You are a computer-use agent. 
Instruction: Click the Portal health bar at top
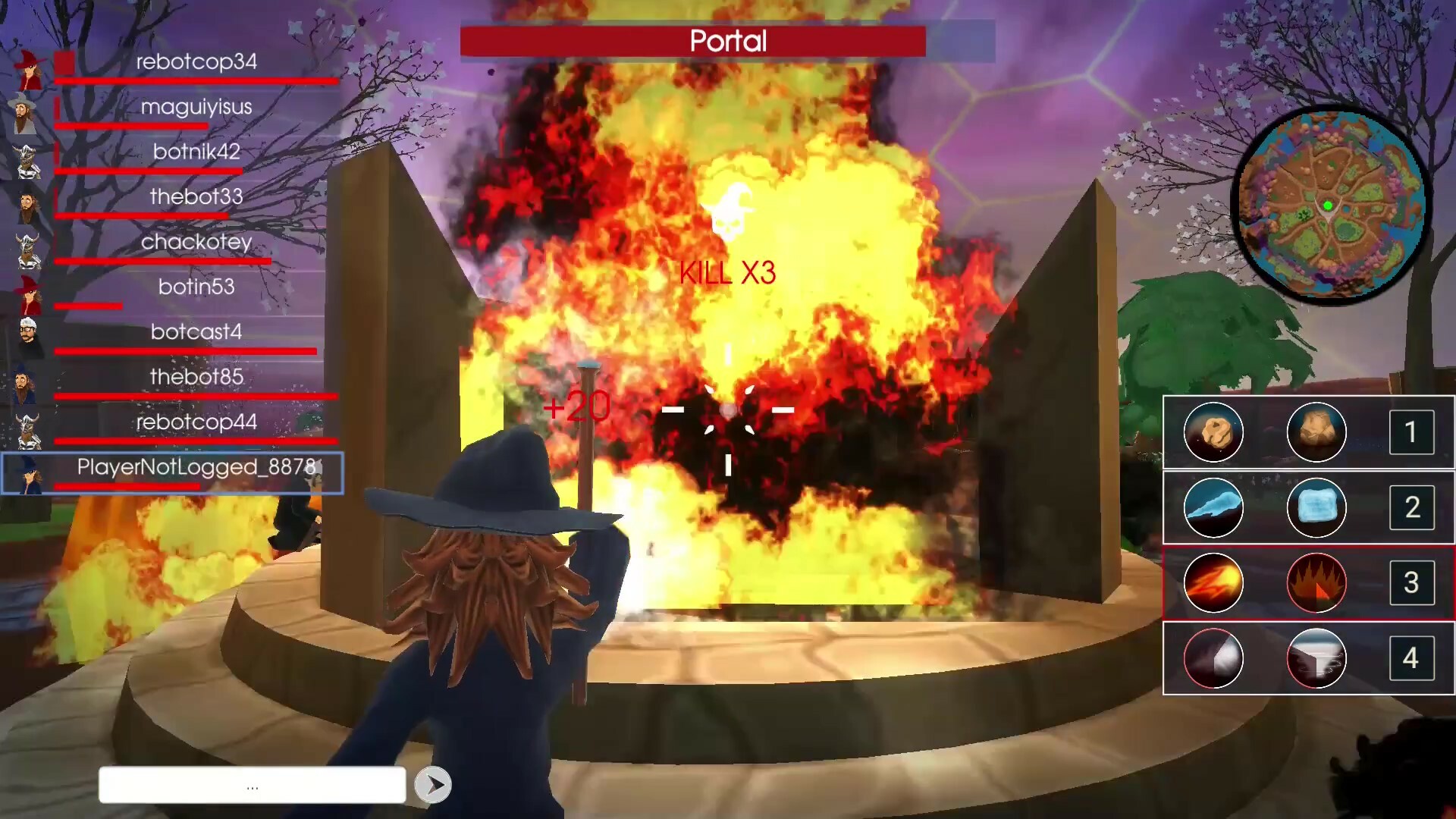693,42
